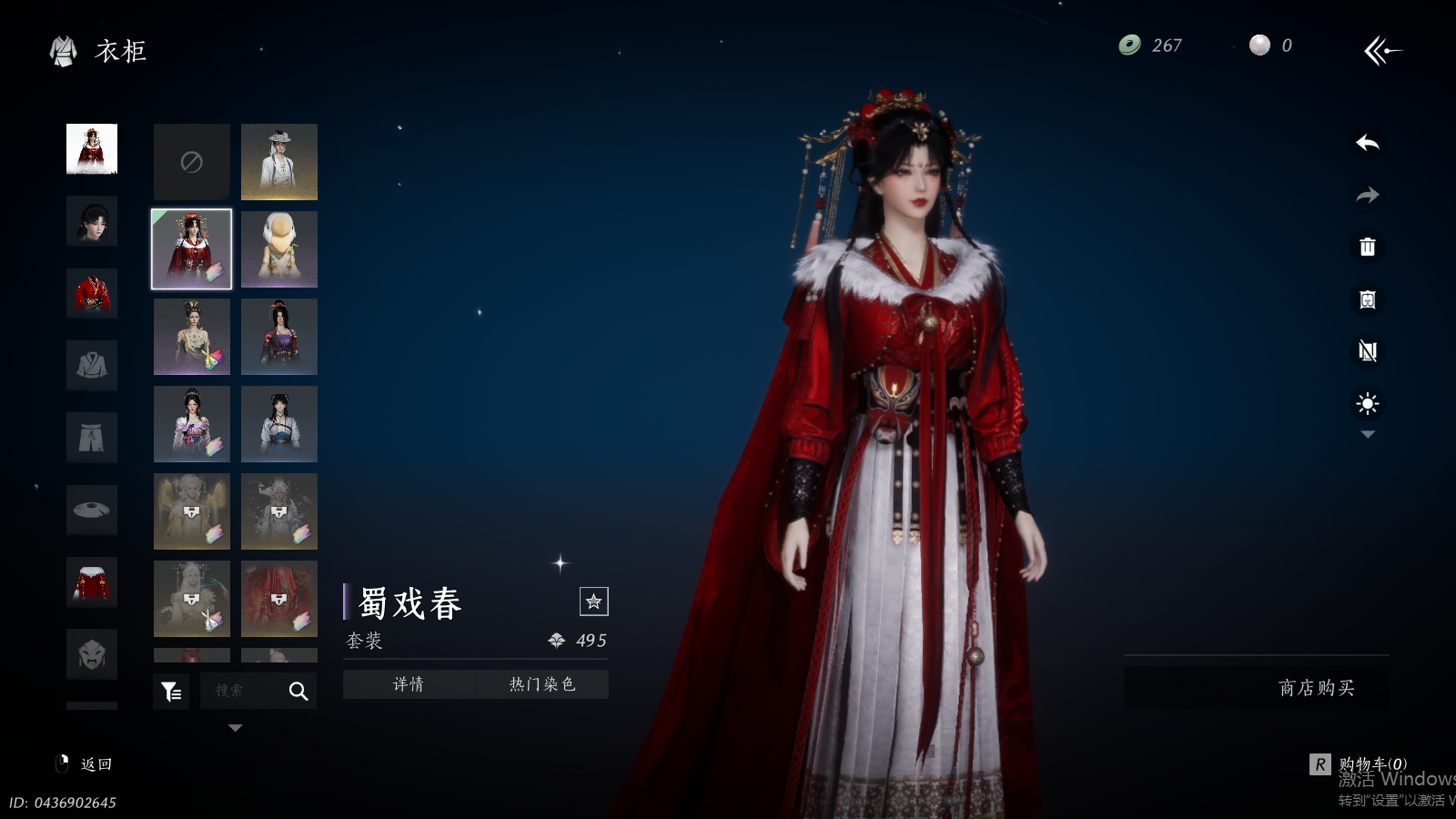Switch to the red top category
Viewport: 1456px width, 819px height.
[92, 293]
